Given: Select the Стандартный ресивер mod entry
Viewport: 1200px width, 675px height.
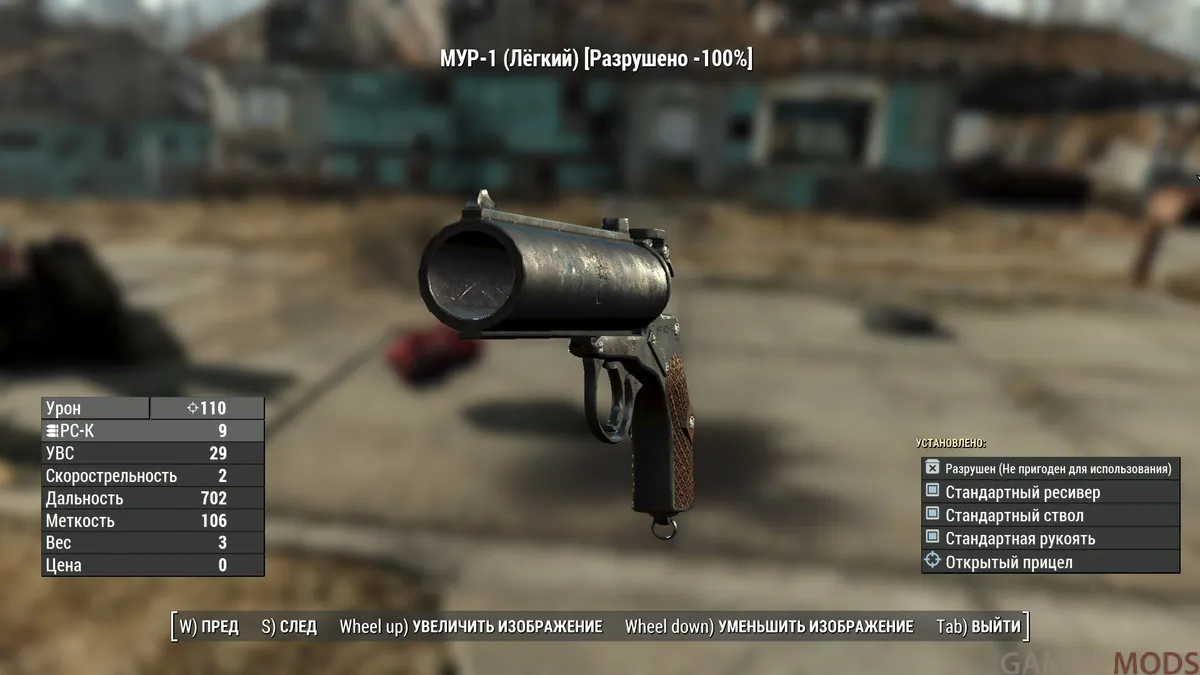Looking at the screenshot, I should tap(1050, 492).
